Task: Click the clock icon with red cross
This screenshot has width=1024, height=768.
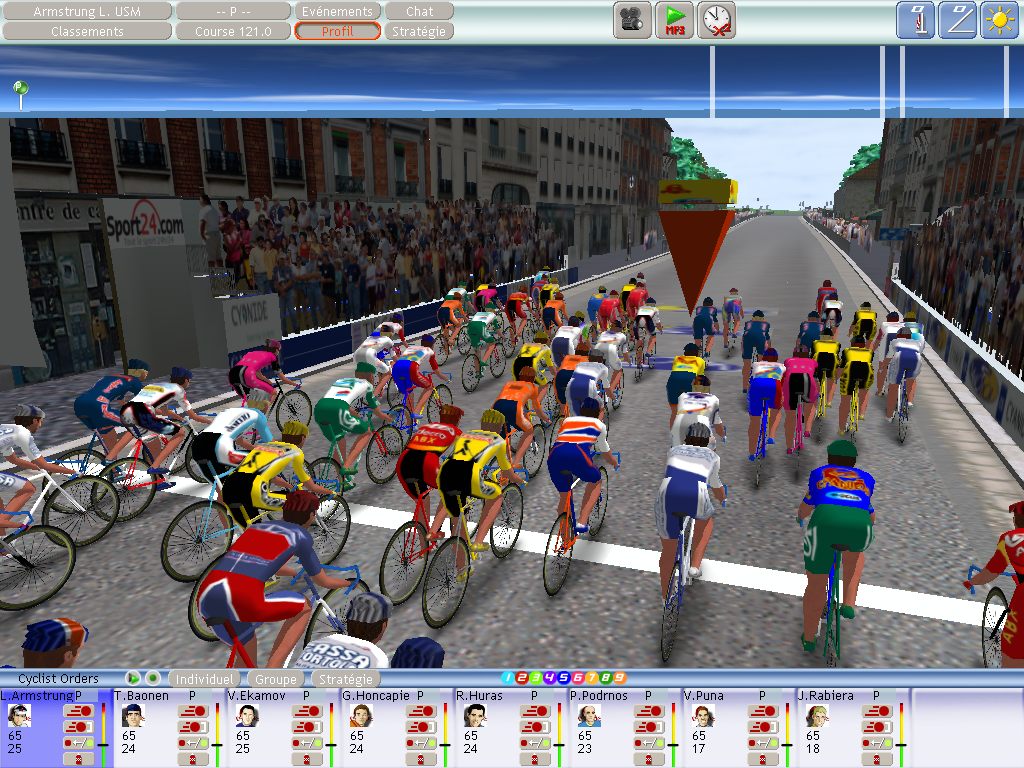Action: pyautogui.click(x=717, y=20)
